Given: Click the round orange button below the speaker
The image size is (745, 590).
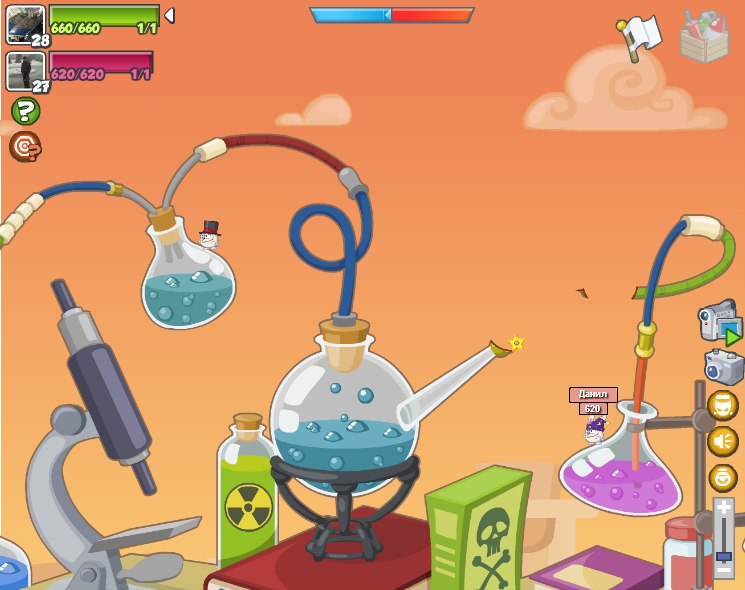Looking at the screenshot, I should tap(722, 477).
